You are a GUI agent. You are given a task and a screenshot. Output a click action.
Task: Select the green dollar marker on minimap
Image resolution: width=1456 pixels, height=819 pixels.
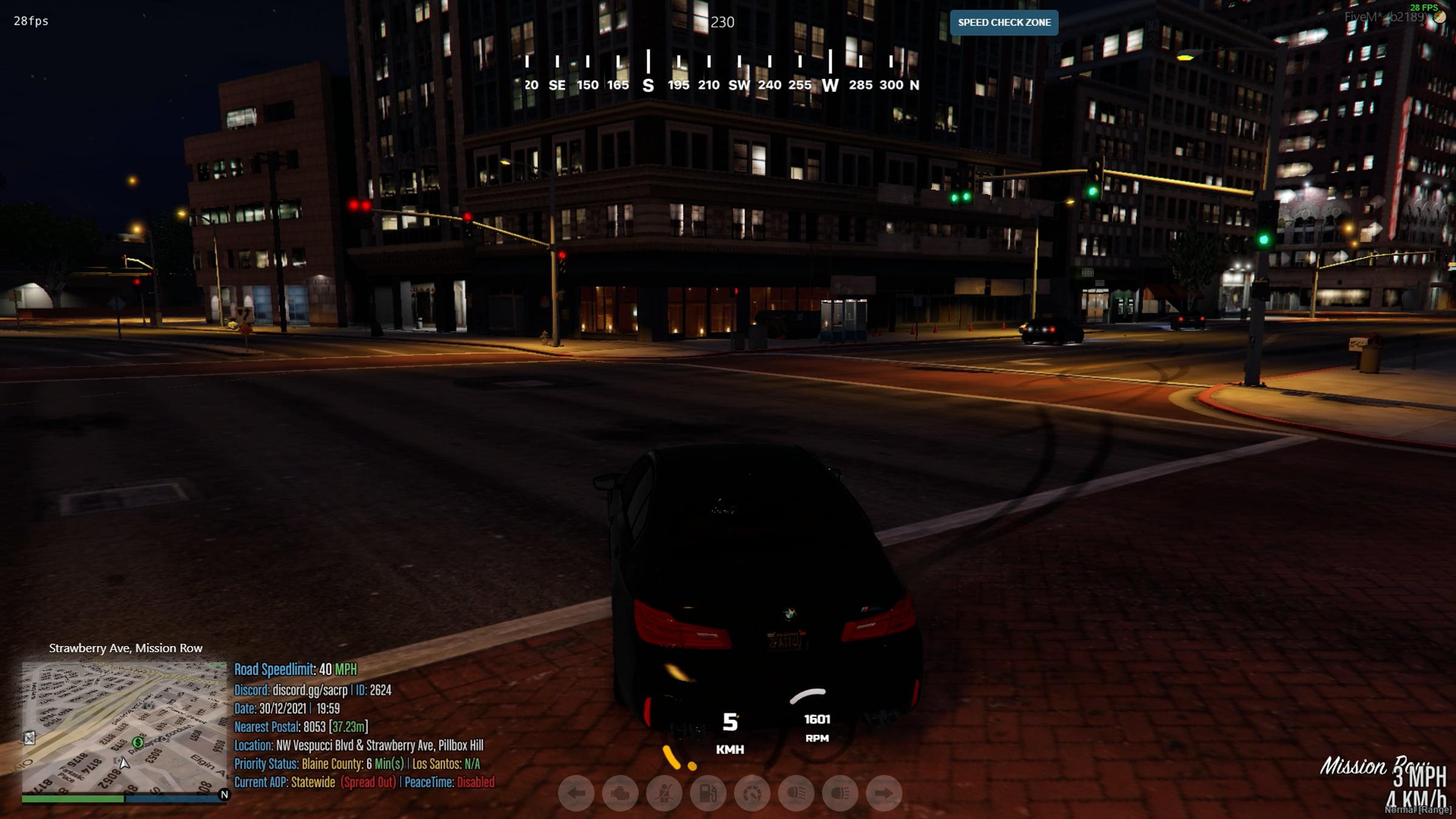(x=138, y=743)
